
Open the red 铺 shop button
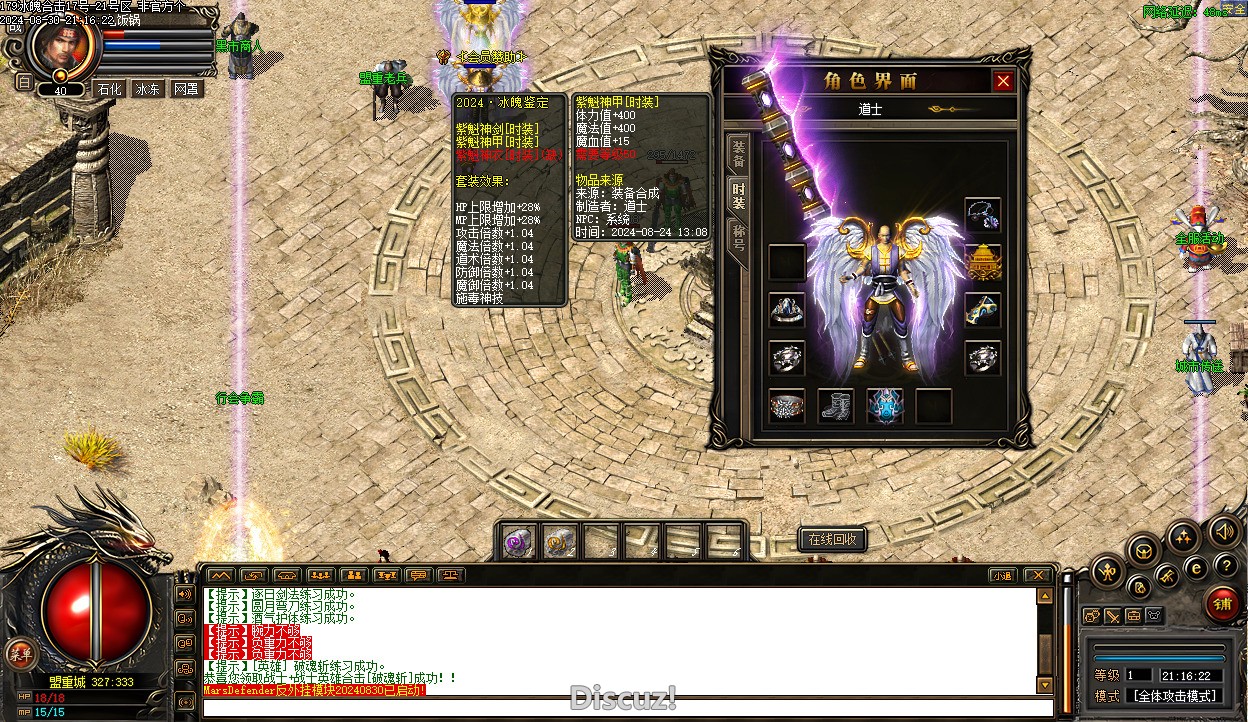[1222, 604]
